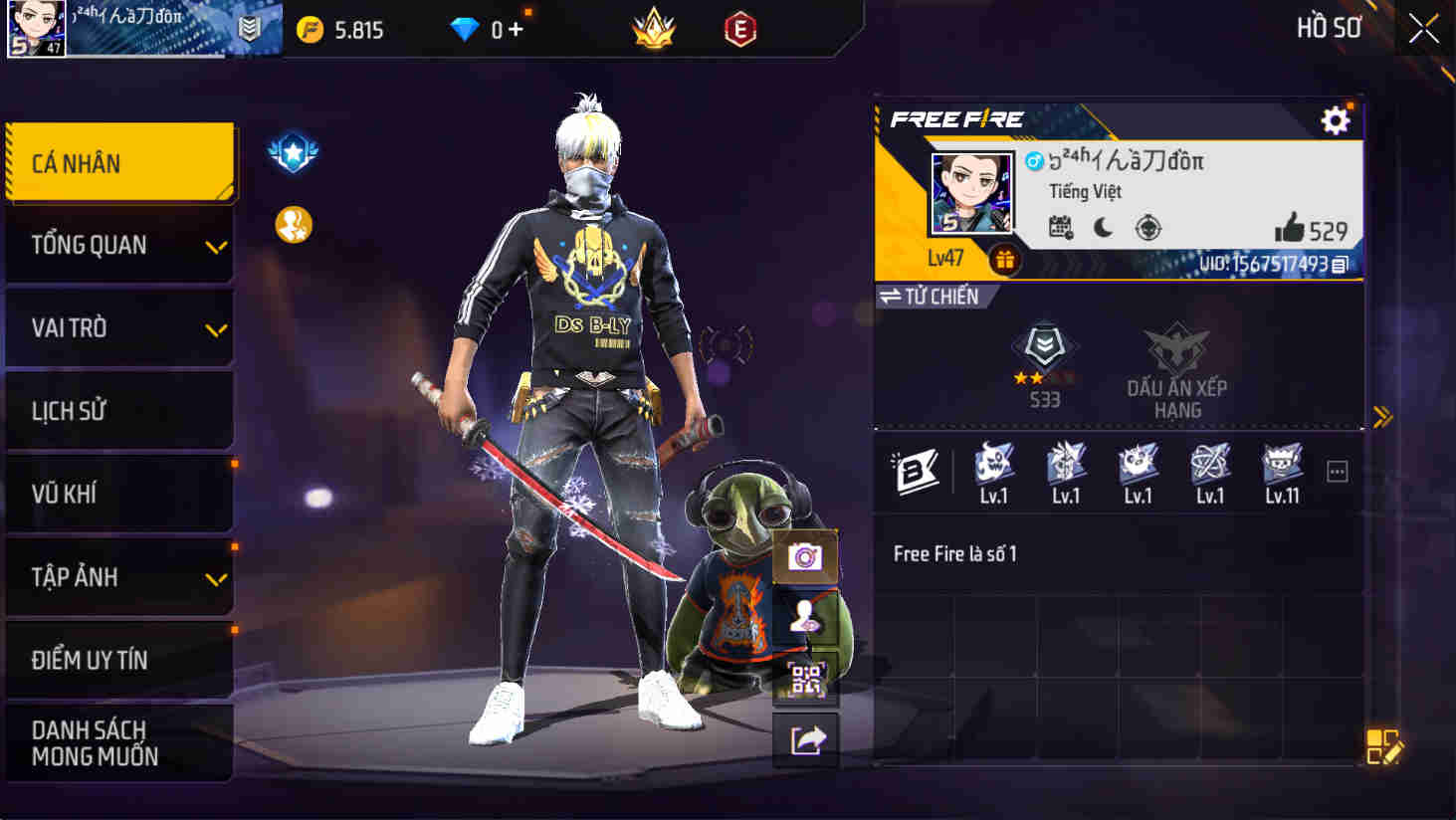
Task: Click the yellow double-arrow expander on right edge
Action: [1383, 419]
